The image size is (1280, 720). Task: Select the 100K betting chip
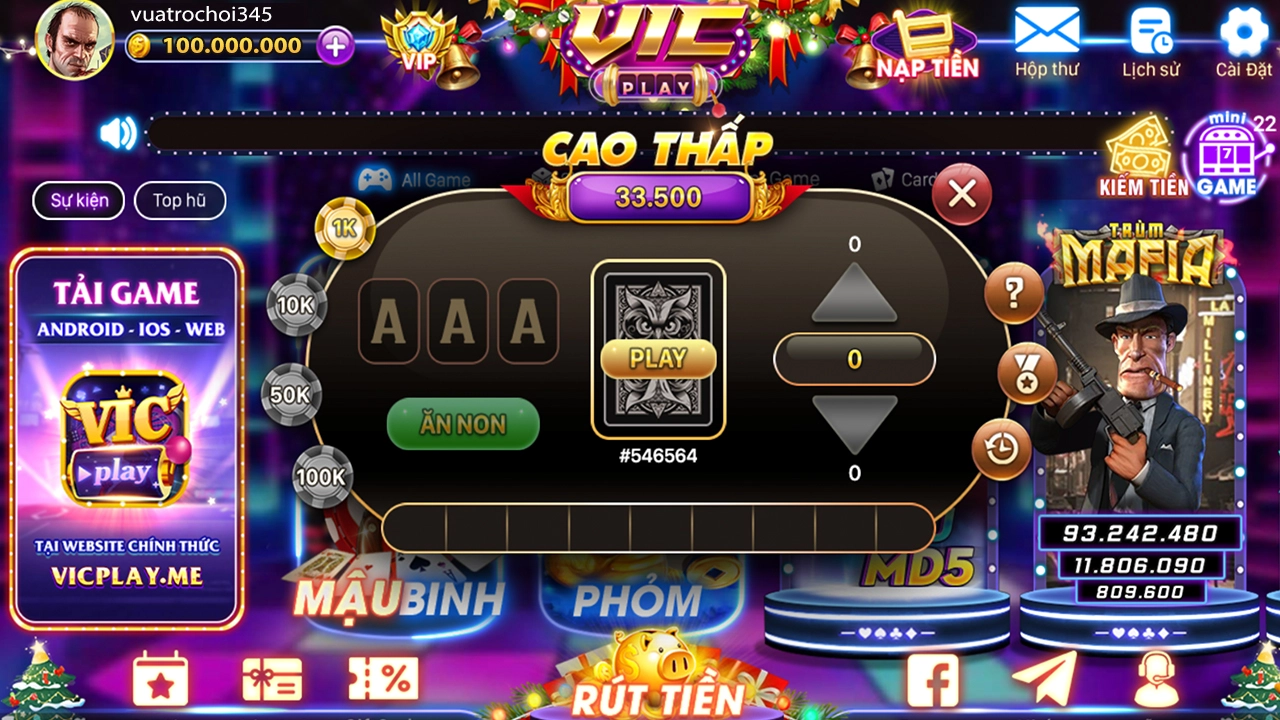click(x=322, y=477)
